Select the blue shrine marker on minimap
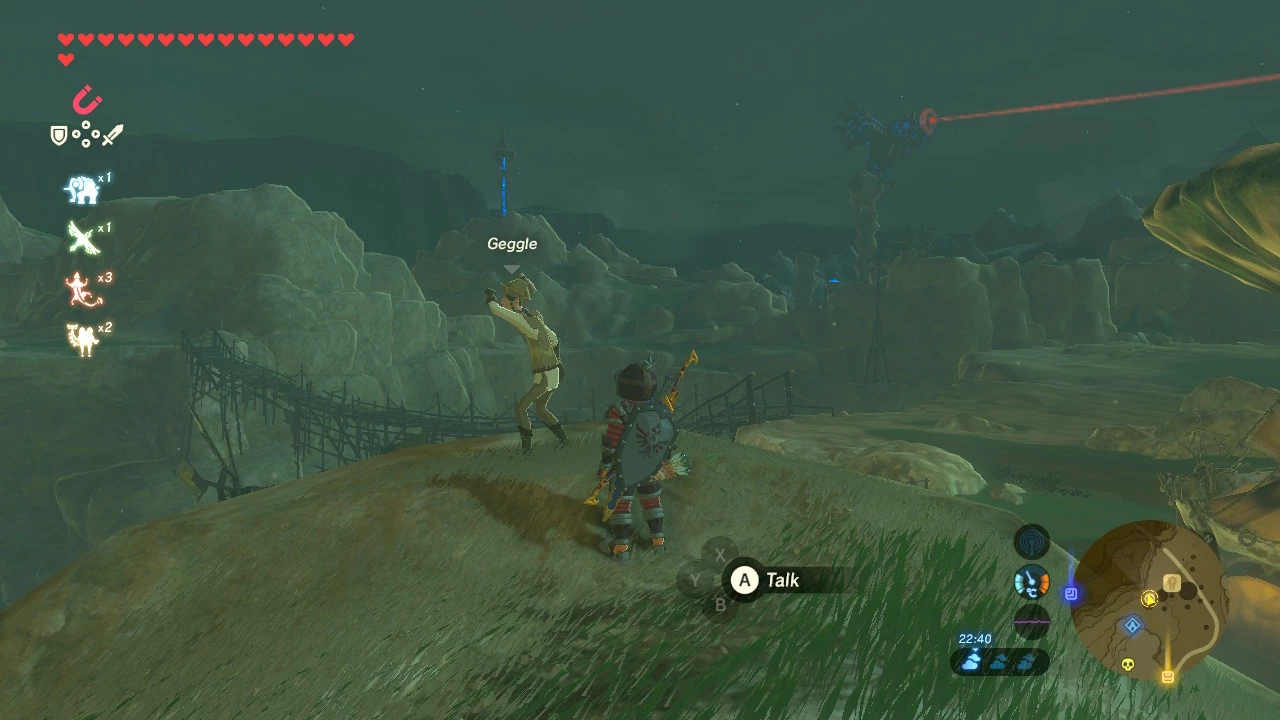The width and height of the screenshot is (1280, 720). pos(1132,626)
